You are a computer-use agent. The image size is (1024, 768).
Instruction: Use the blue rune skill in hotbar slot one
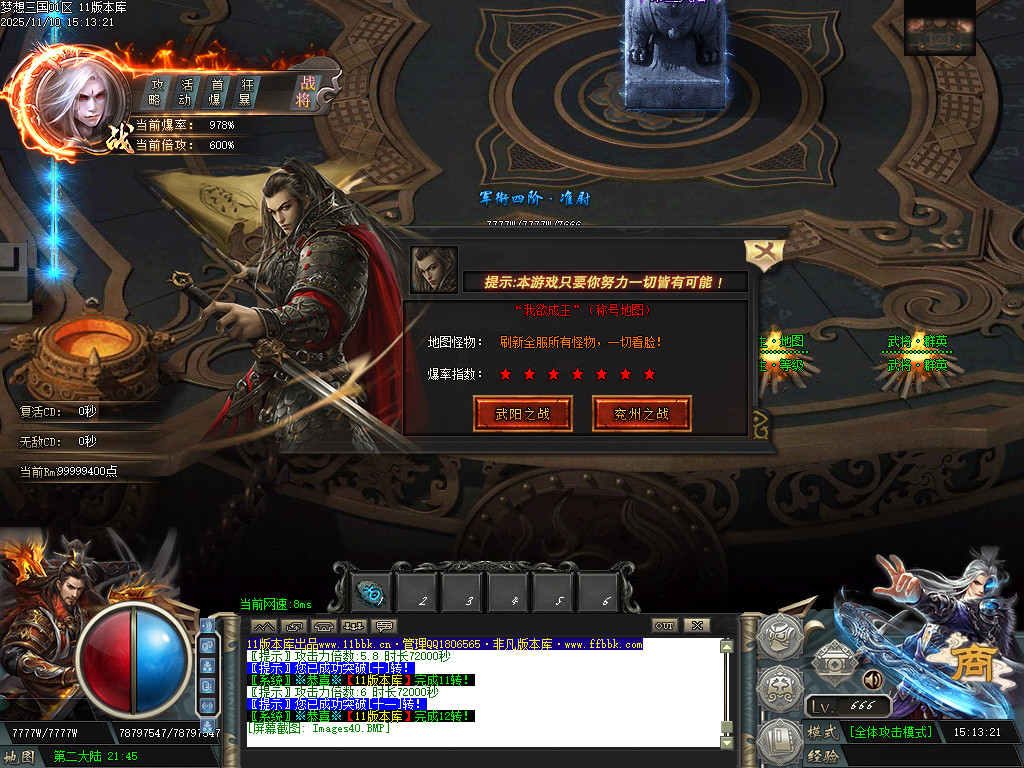click(x=373, y=593)
